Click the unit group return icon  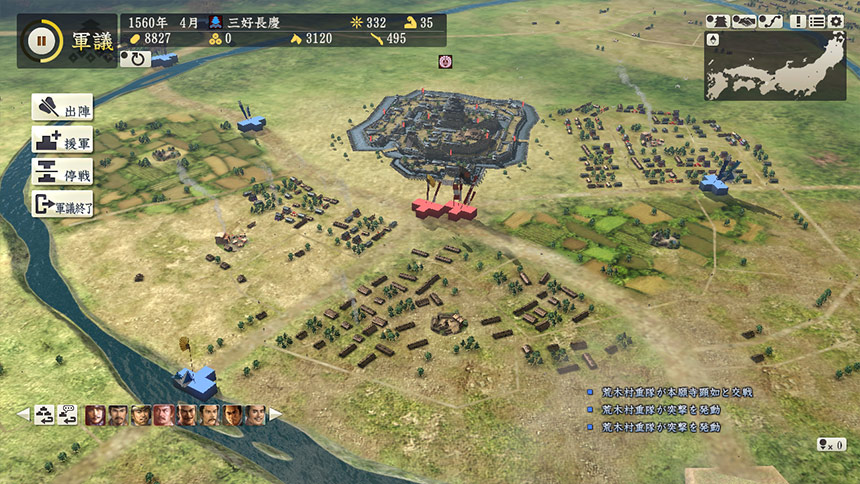click(45, 415)
